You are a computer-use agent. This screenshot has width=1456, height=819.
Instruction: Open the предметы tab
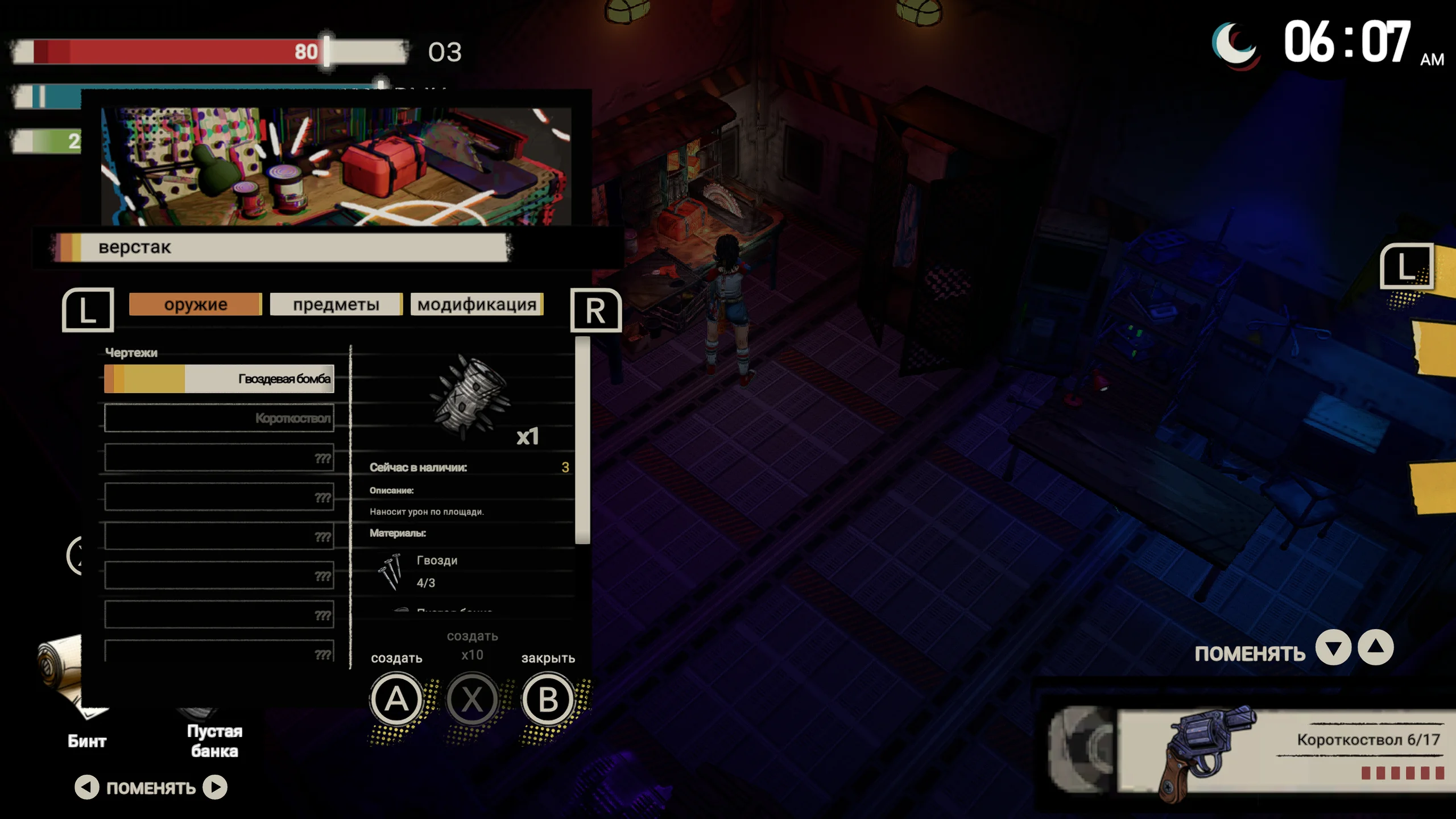[336, 304]
